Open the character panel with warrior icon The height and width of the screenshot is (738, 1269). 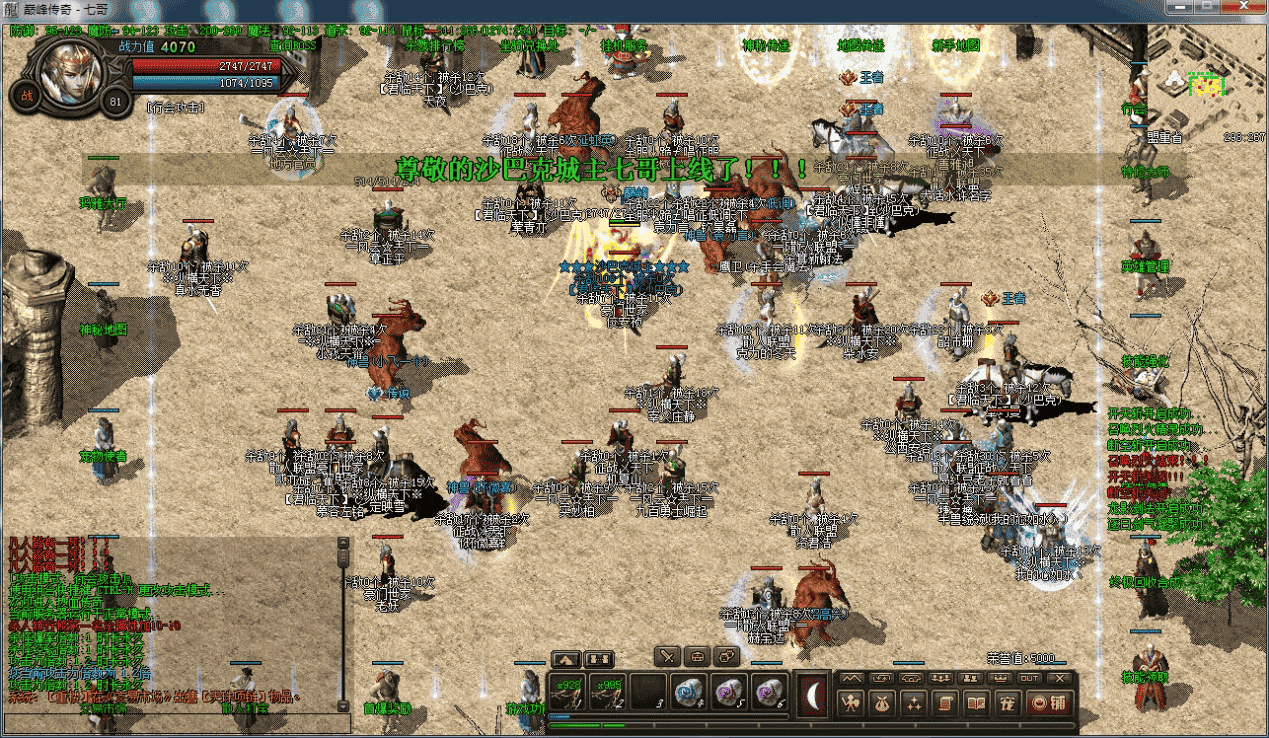[851, 703]
